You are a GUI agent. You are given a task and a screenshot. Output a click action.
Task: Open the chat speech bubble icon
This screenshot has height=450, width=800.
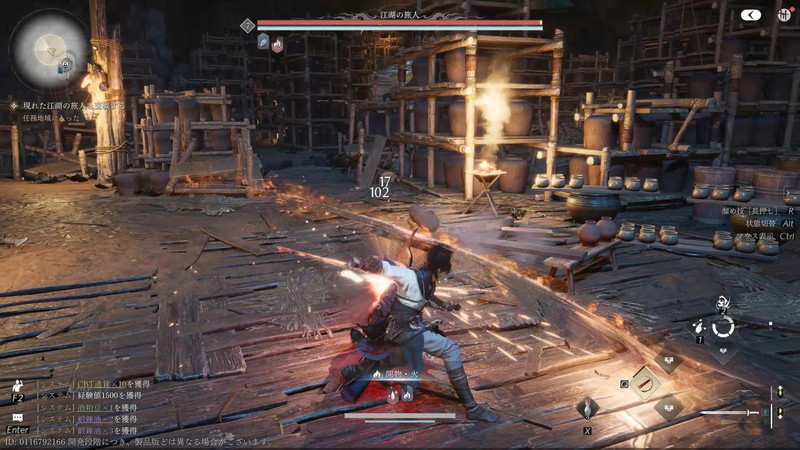17,416
